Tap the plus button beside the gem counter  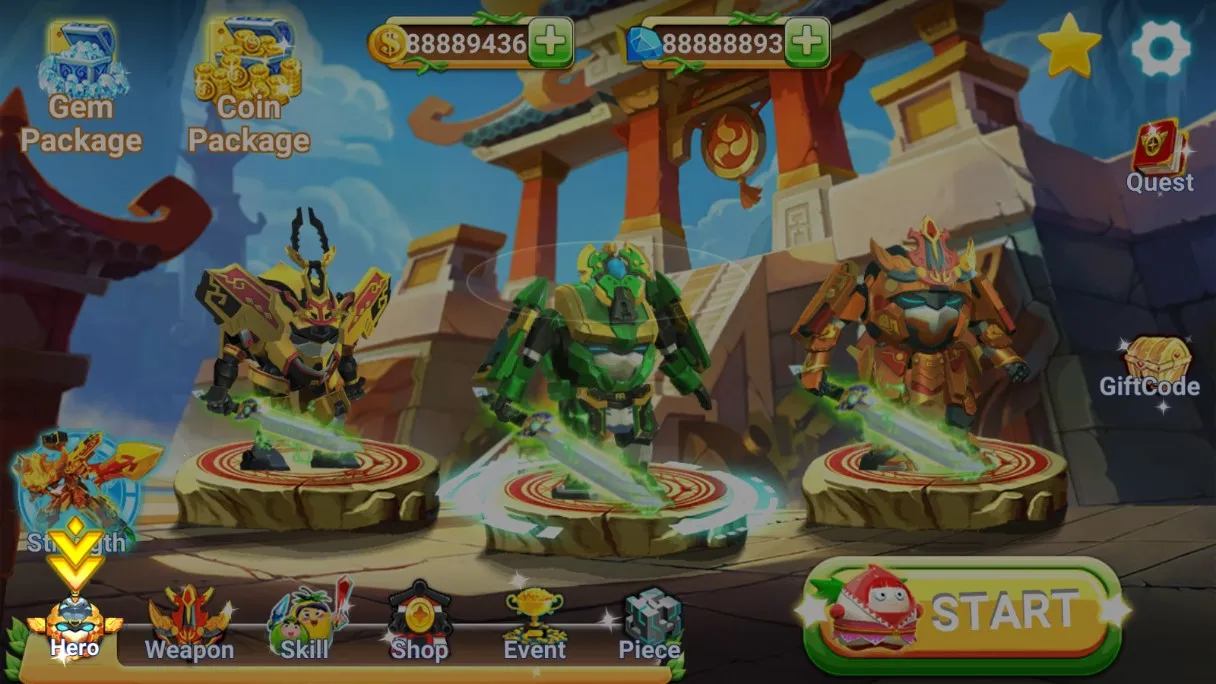(807, 43)
